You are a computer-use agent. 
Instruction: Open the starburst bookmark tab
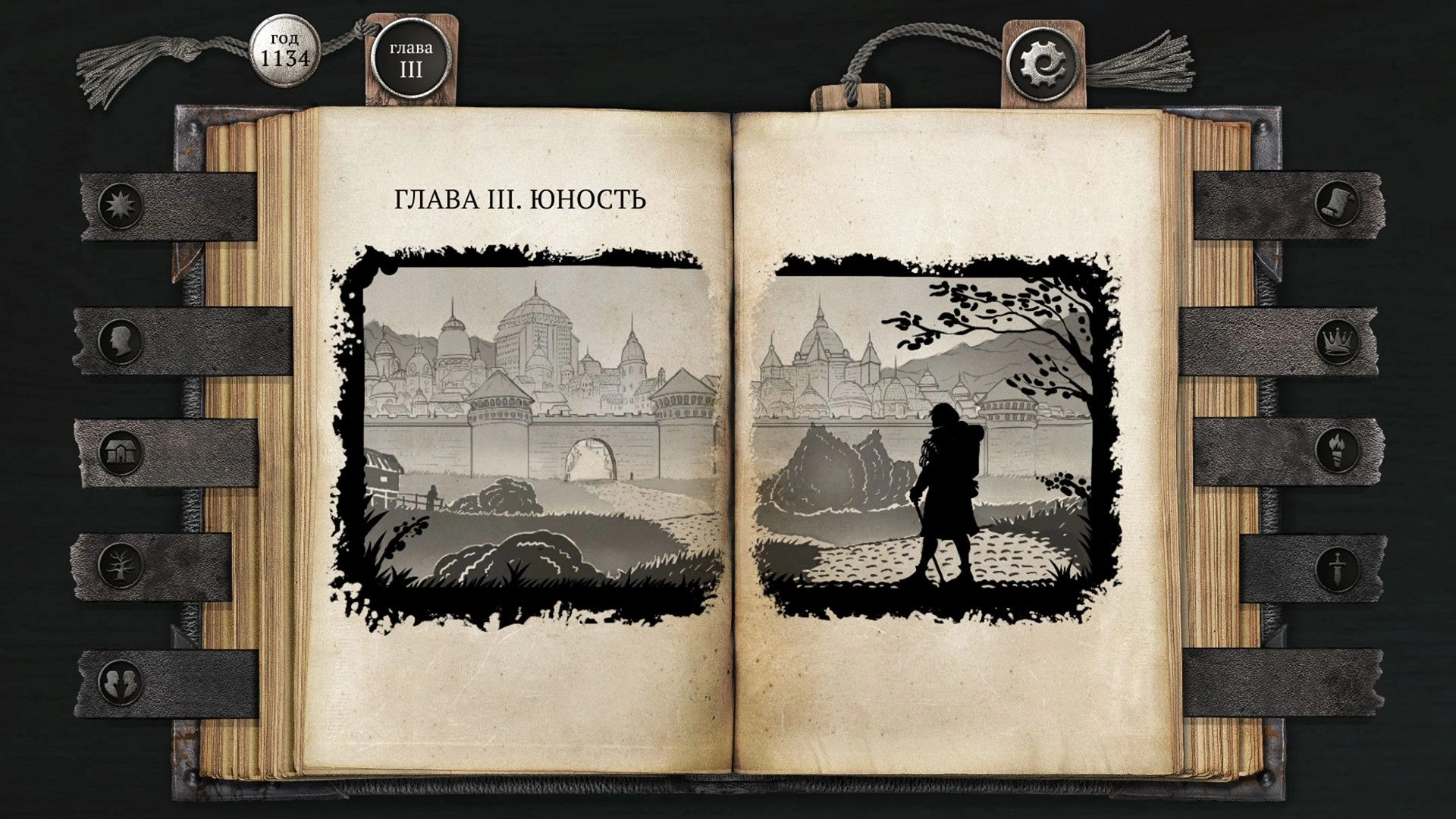(121, 205)
